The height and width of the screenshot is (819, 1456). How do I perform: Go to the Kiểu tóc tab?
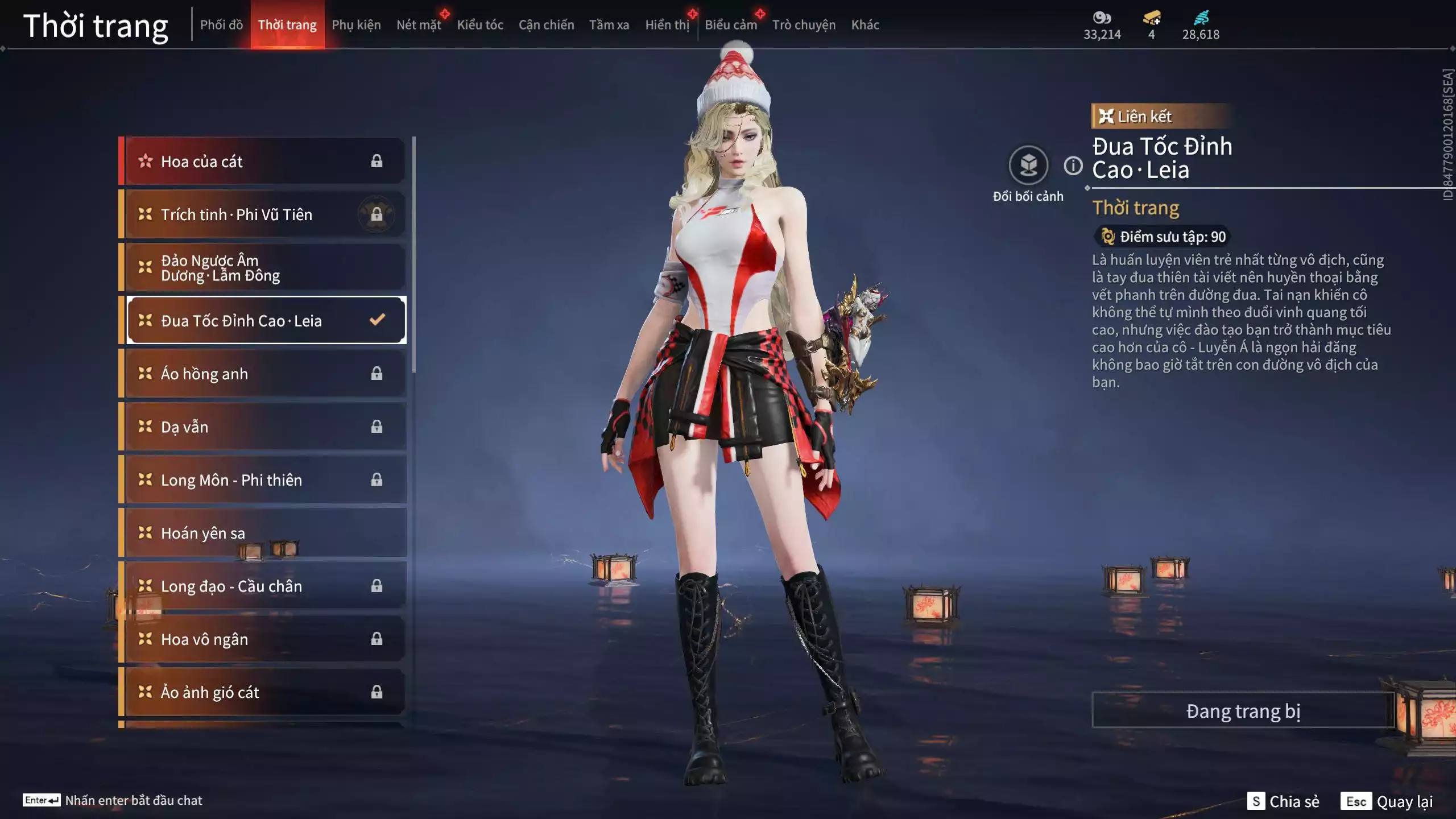click(x=480, y=25)
